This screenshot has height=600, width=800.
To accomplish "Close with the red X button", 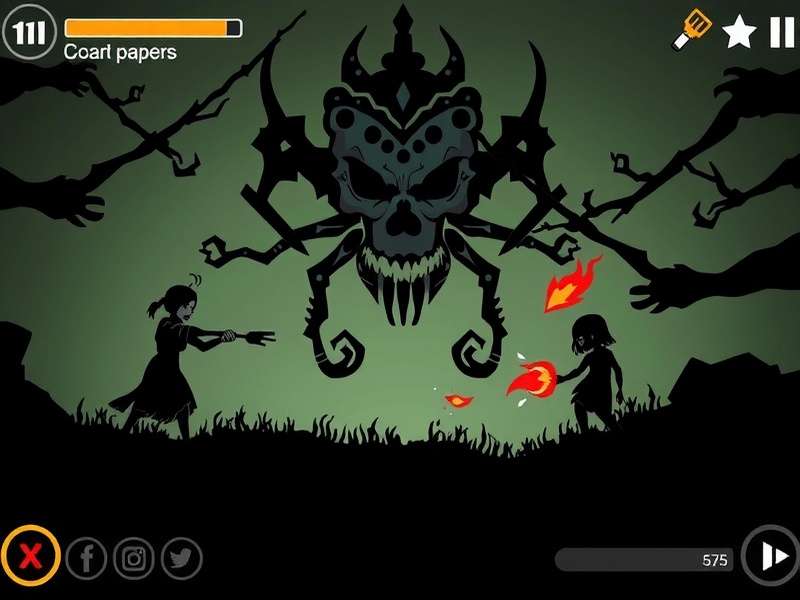I will [x=31, y=556].
